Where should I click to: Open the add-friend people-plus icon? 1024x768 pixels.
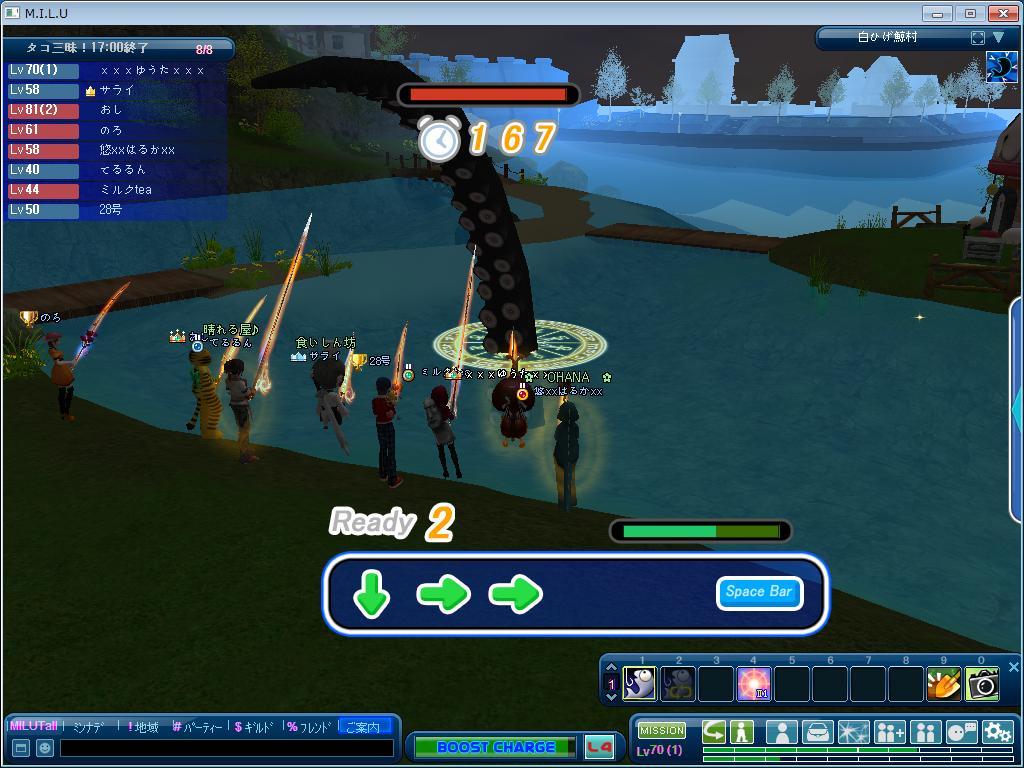889,732
